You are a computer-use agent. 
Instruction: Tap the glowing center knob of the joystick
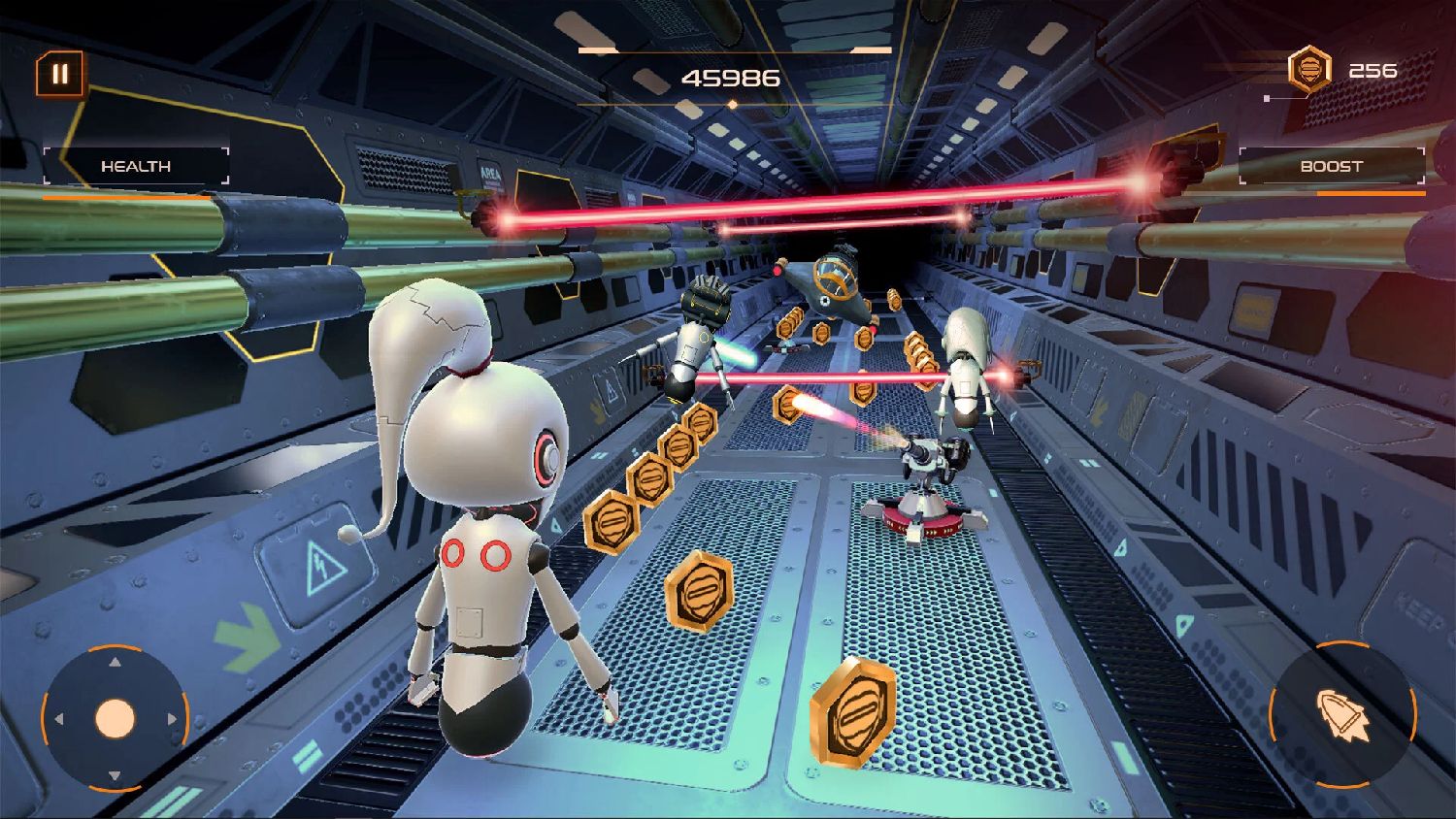(x=116, y=719)
